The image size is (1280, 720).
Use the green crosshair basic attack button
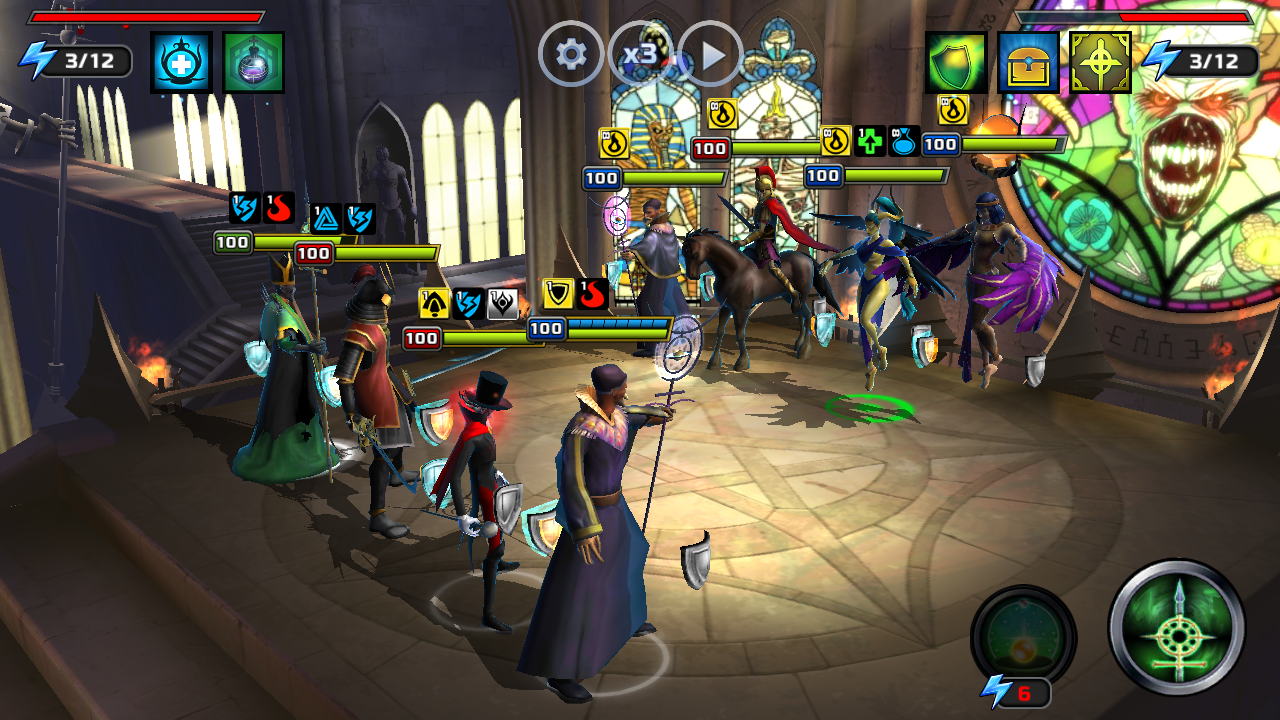[x=1177, y=627]
